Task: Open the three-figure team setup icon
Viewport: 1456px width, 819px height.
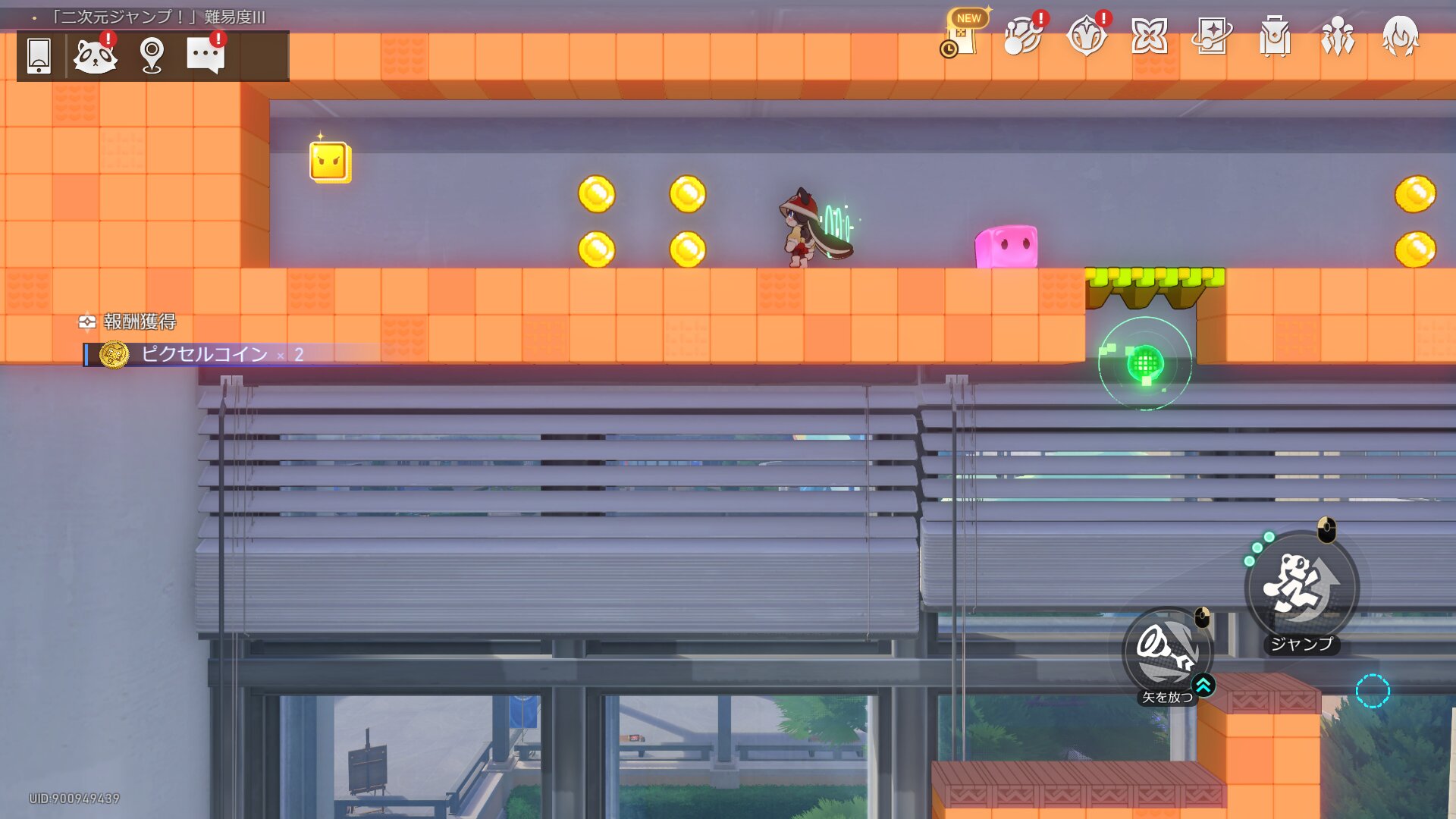Action: point(1338,36)
